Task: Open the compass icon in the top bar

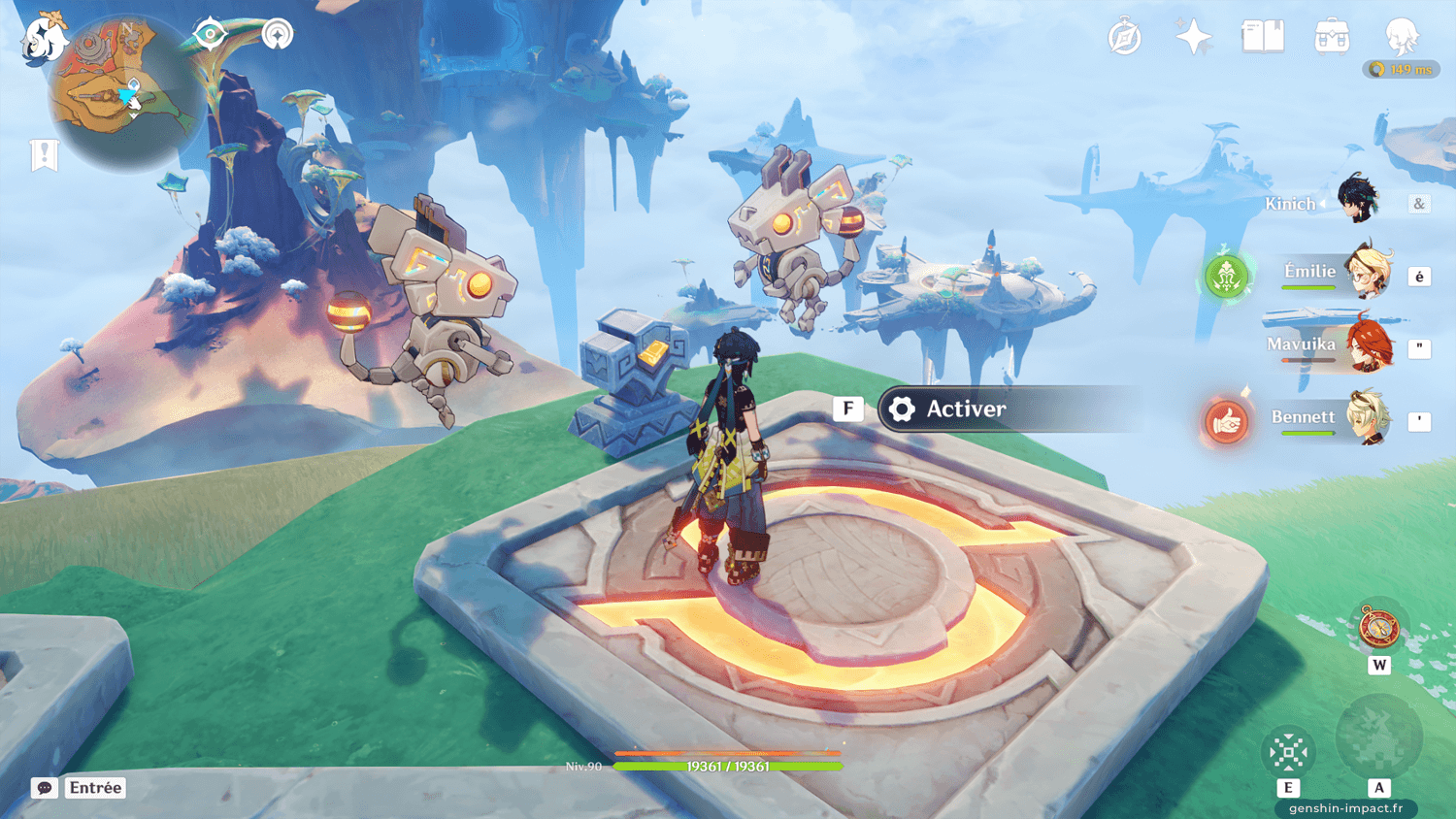Action: [x=1124, y=38]
